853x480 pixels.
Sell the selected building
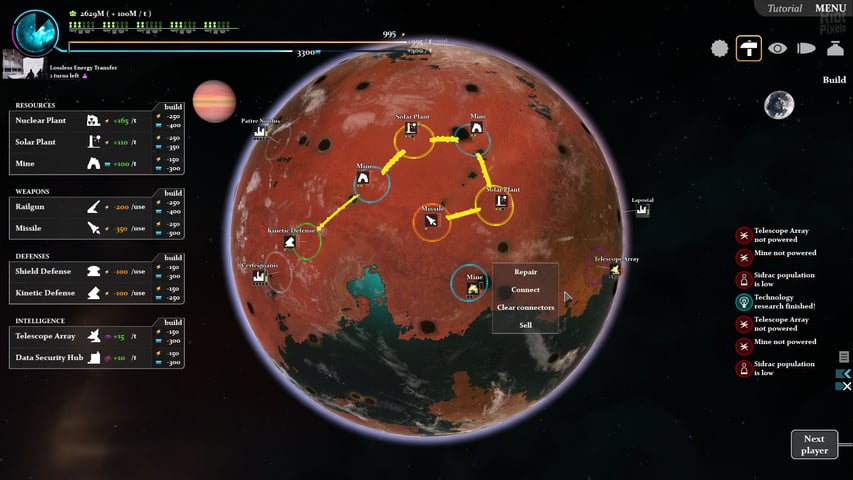525,325
